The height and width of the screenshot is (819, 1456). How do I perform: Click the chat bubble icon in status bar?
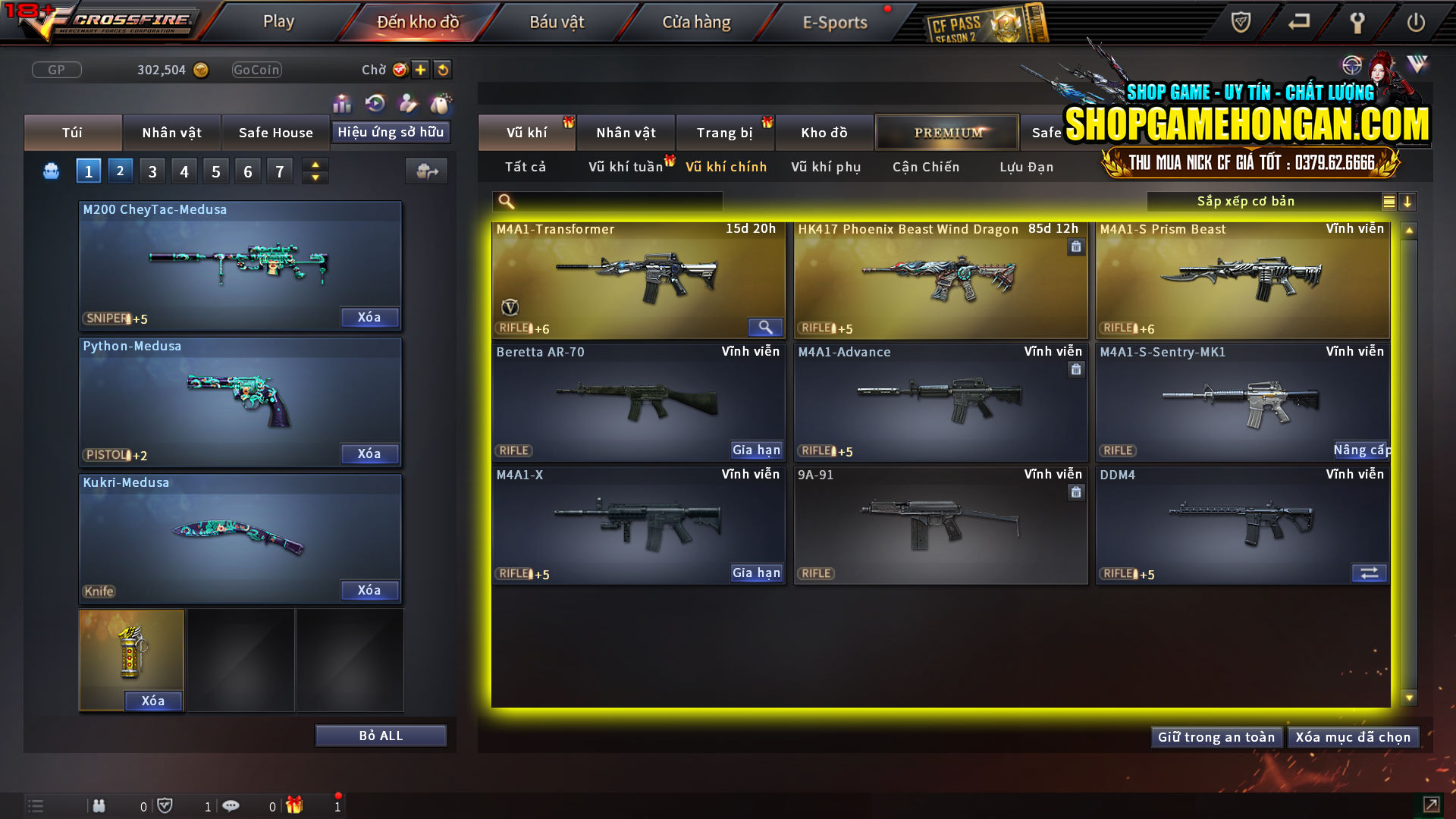click(231, 805)
